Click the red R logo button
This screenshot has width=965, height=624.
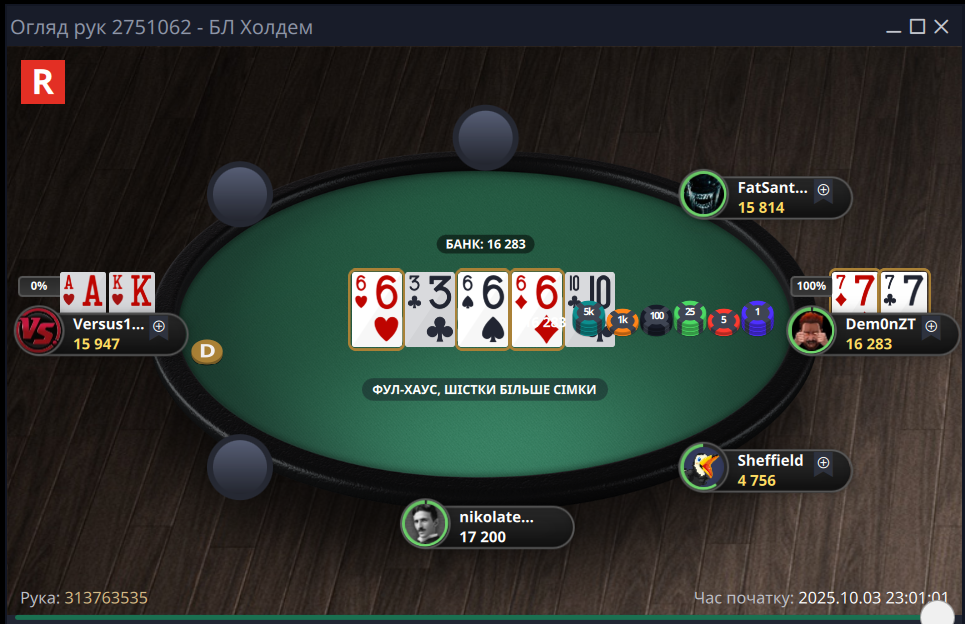point(43,82)
